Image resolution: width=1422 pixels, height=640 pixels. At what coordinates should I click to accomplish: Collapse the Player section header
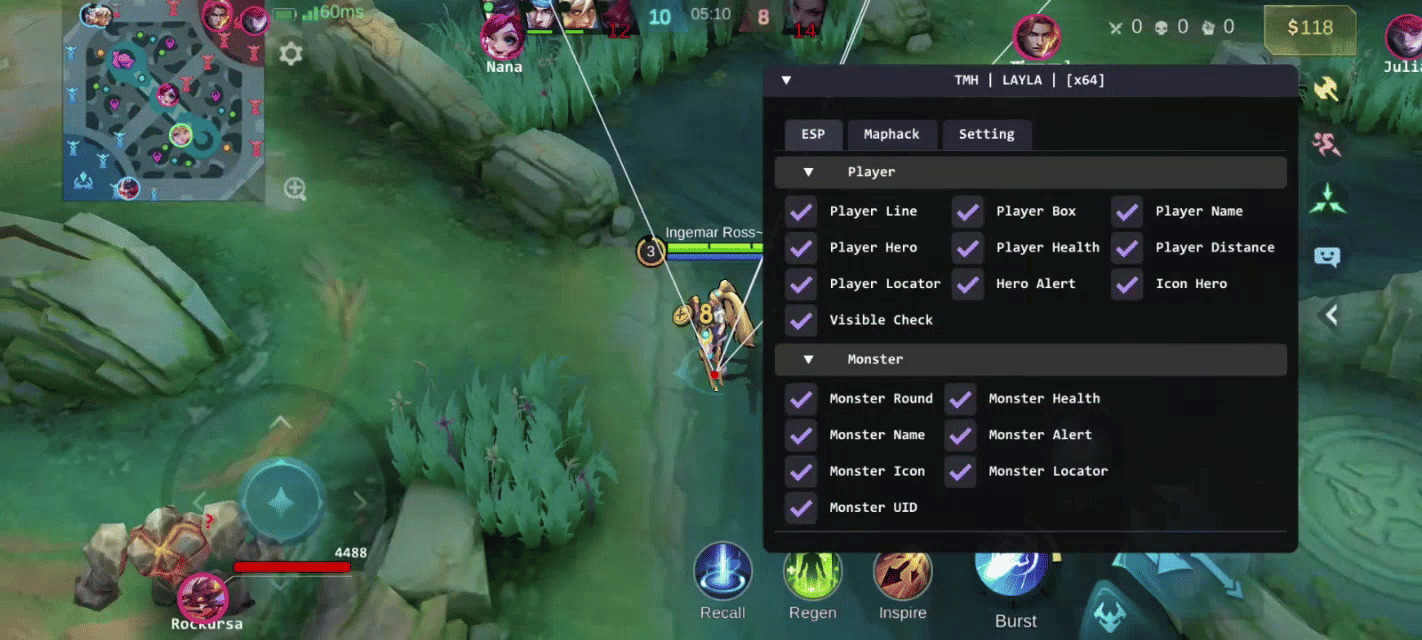(x=809, y=172)
